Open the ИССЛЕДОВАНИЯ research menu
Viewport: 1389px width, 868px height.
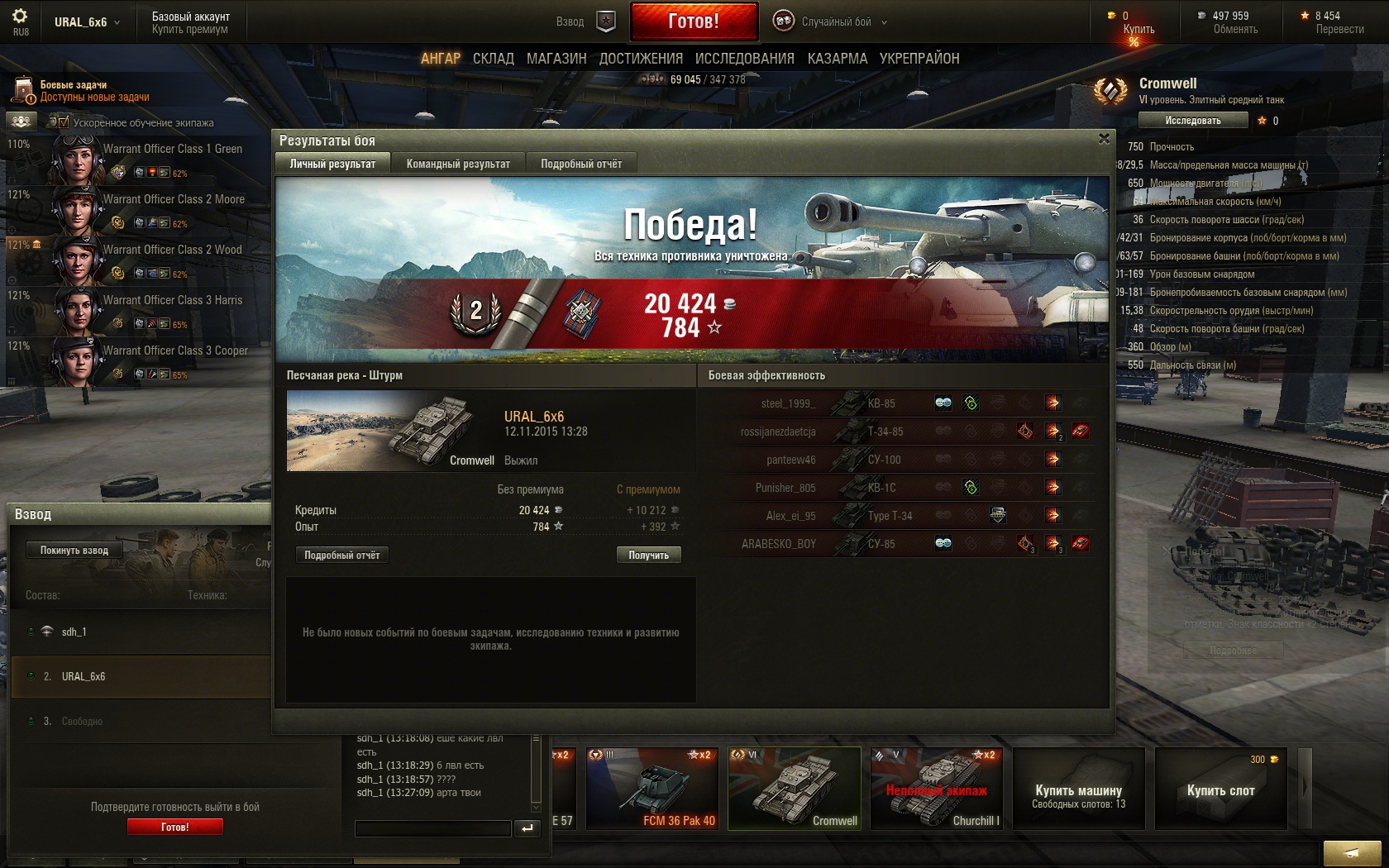(x=744, y=59)
